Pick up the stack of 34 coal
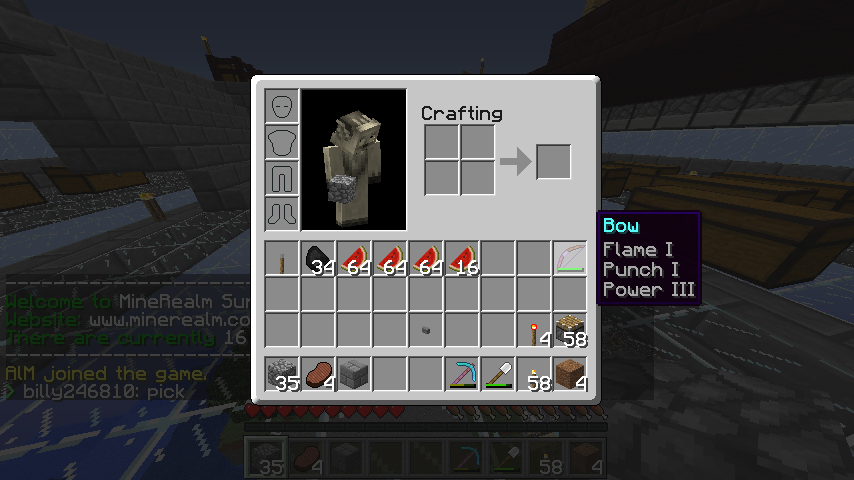The width and height of the screenshot is (854, 480). pyautogui.click(x=318, y=258)
